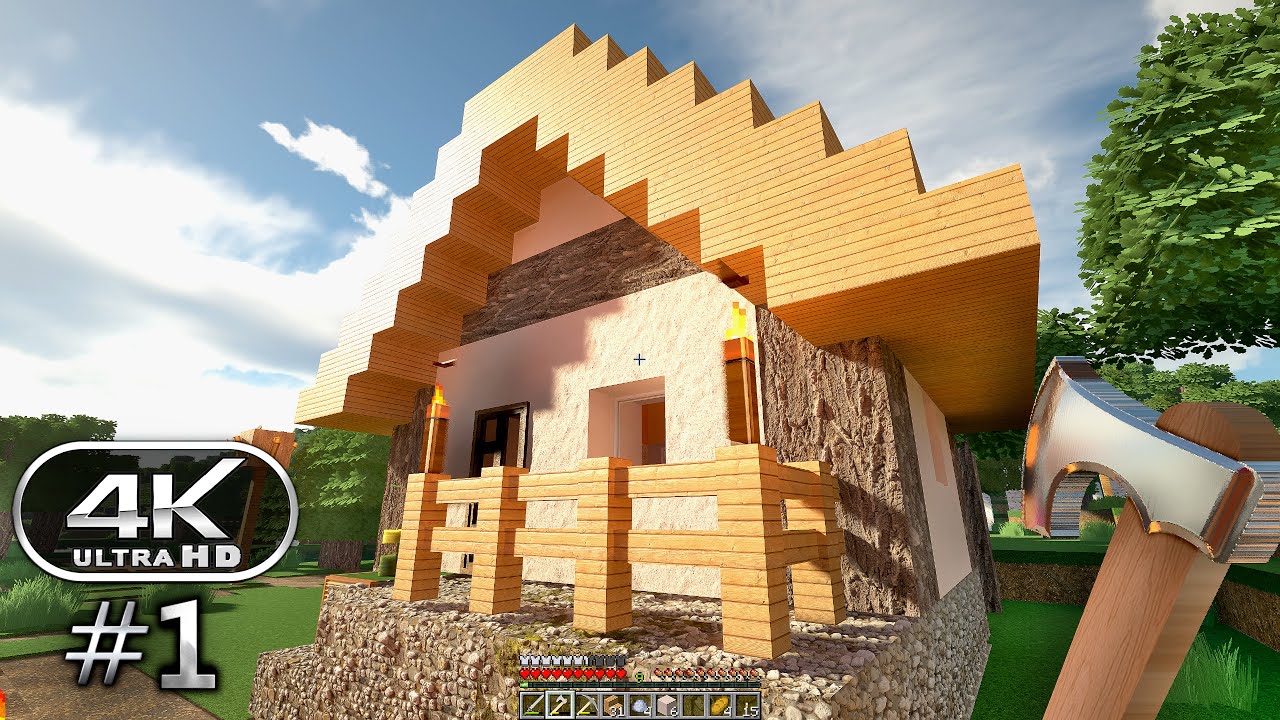Click the leftmost heart in the health bar

524,674
